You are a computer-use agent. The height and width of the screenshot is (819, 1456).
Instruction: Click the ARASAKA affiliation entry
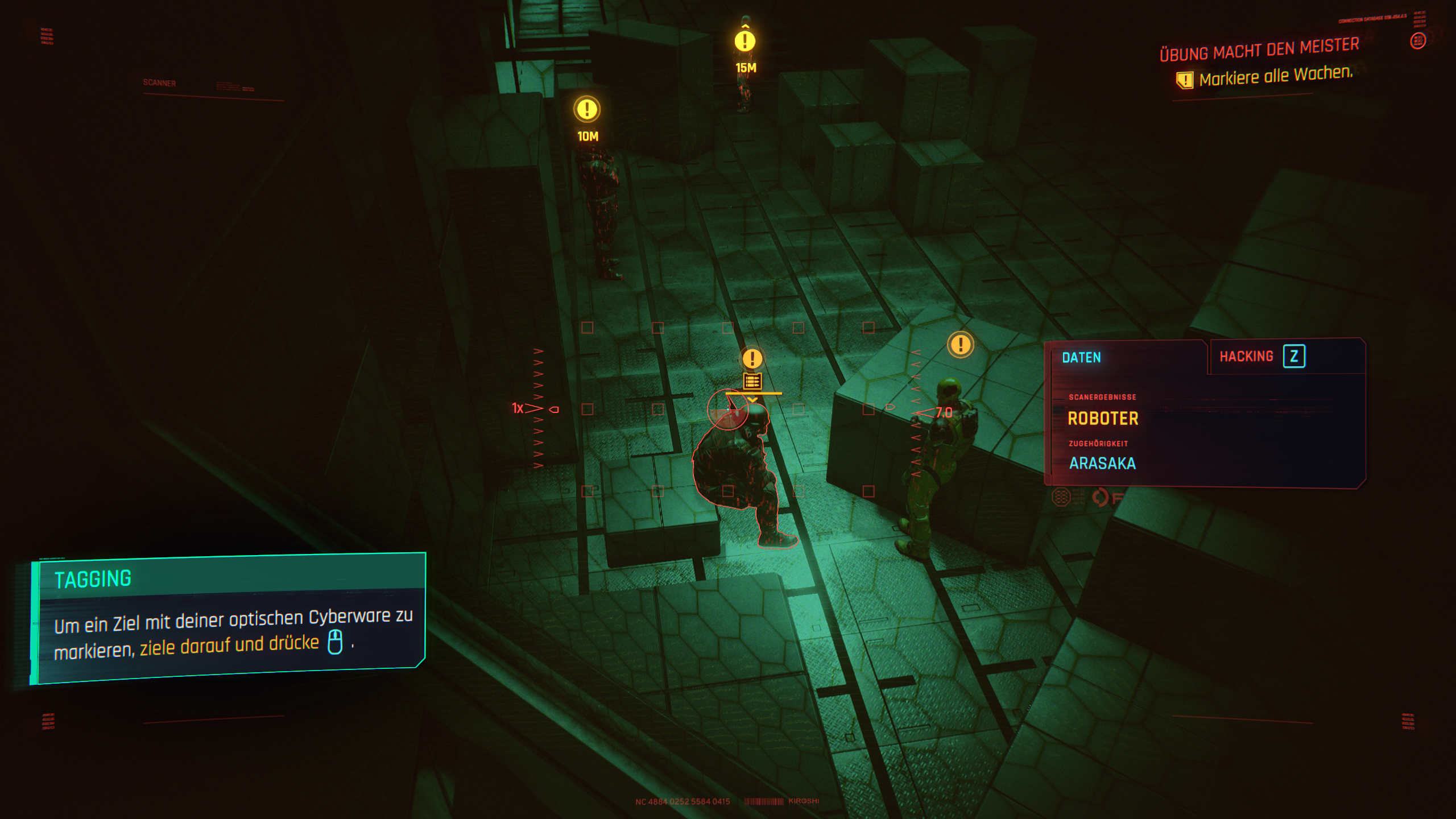(x=1102, y=464)
